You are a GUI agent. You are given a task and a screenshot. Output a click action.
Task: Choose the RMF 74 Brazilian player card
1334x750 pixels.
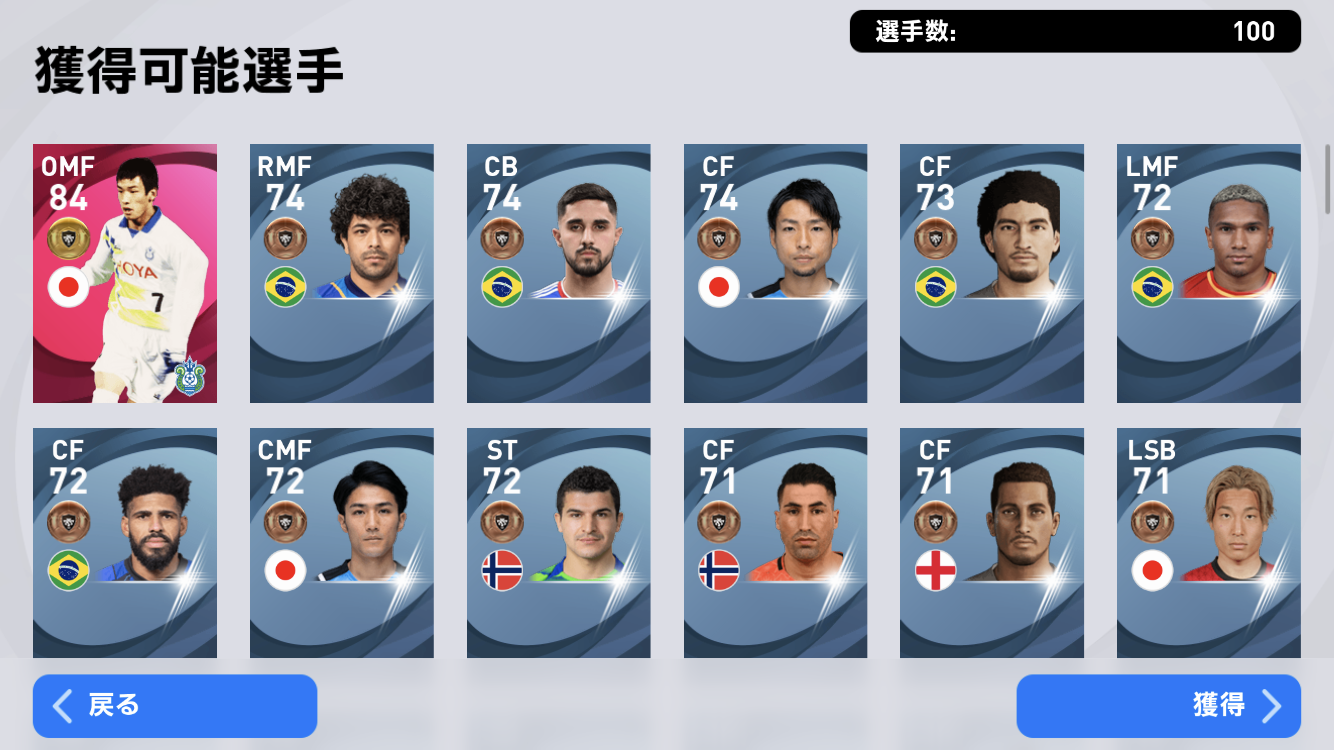pyautogui.click(x=342, y=274)
